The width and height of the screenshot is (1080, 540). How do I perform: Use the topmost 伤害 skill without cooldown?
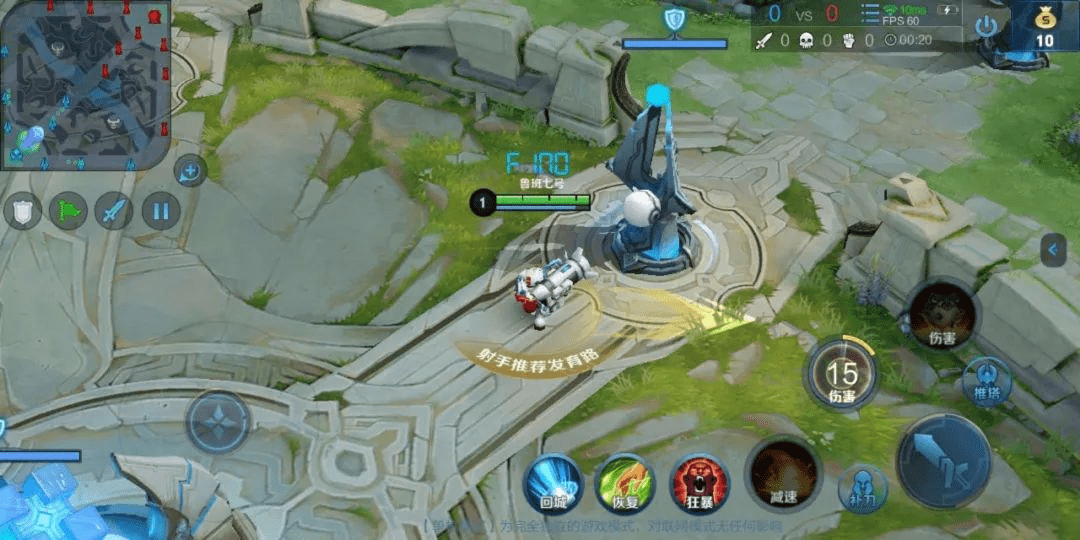coord(941,314)
